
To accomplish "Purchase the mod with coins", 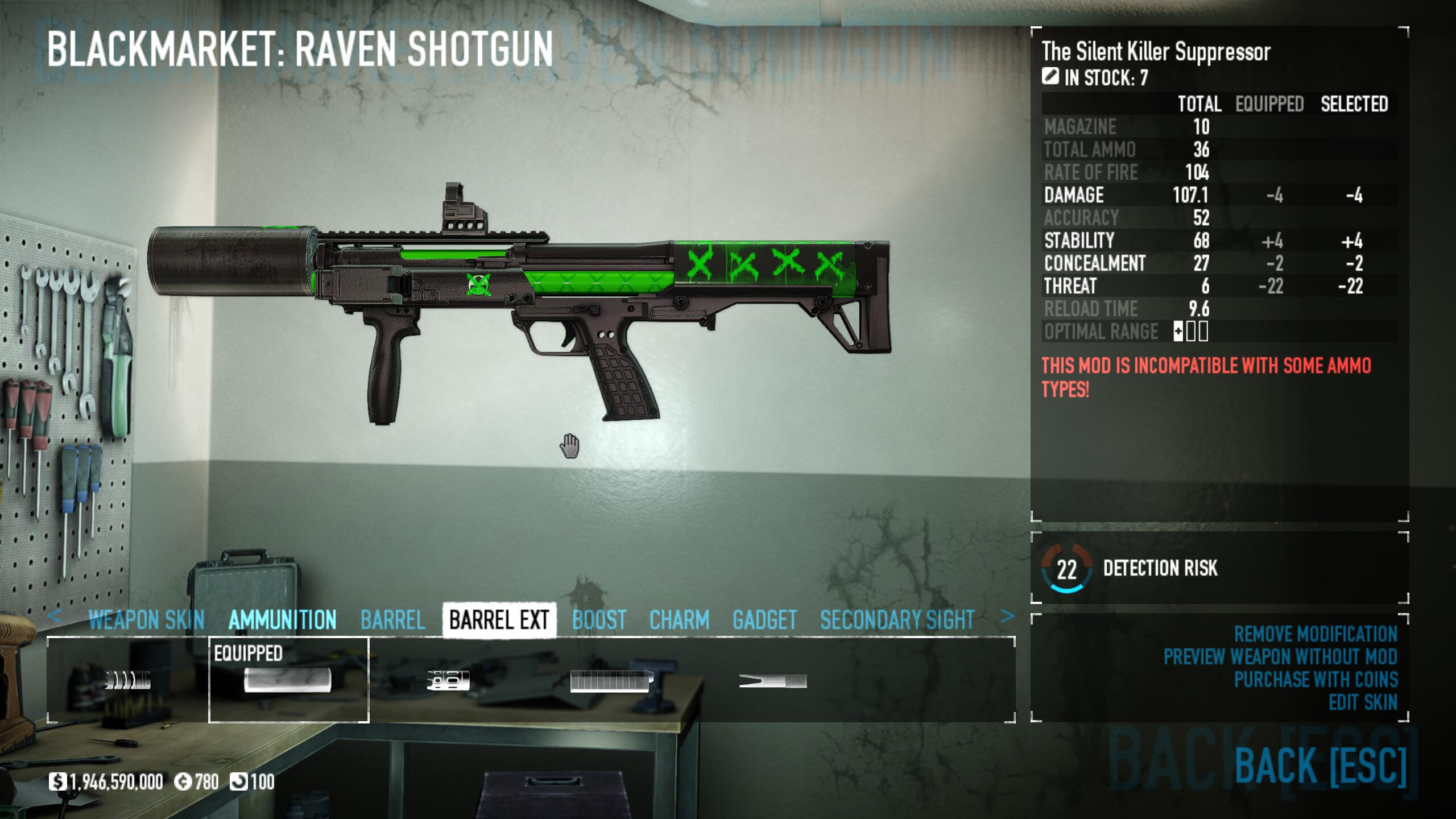I will click(x=1315, y=679).
